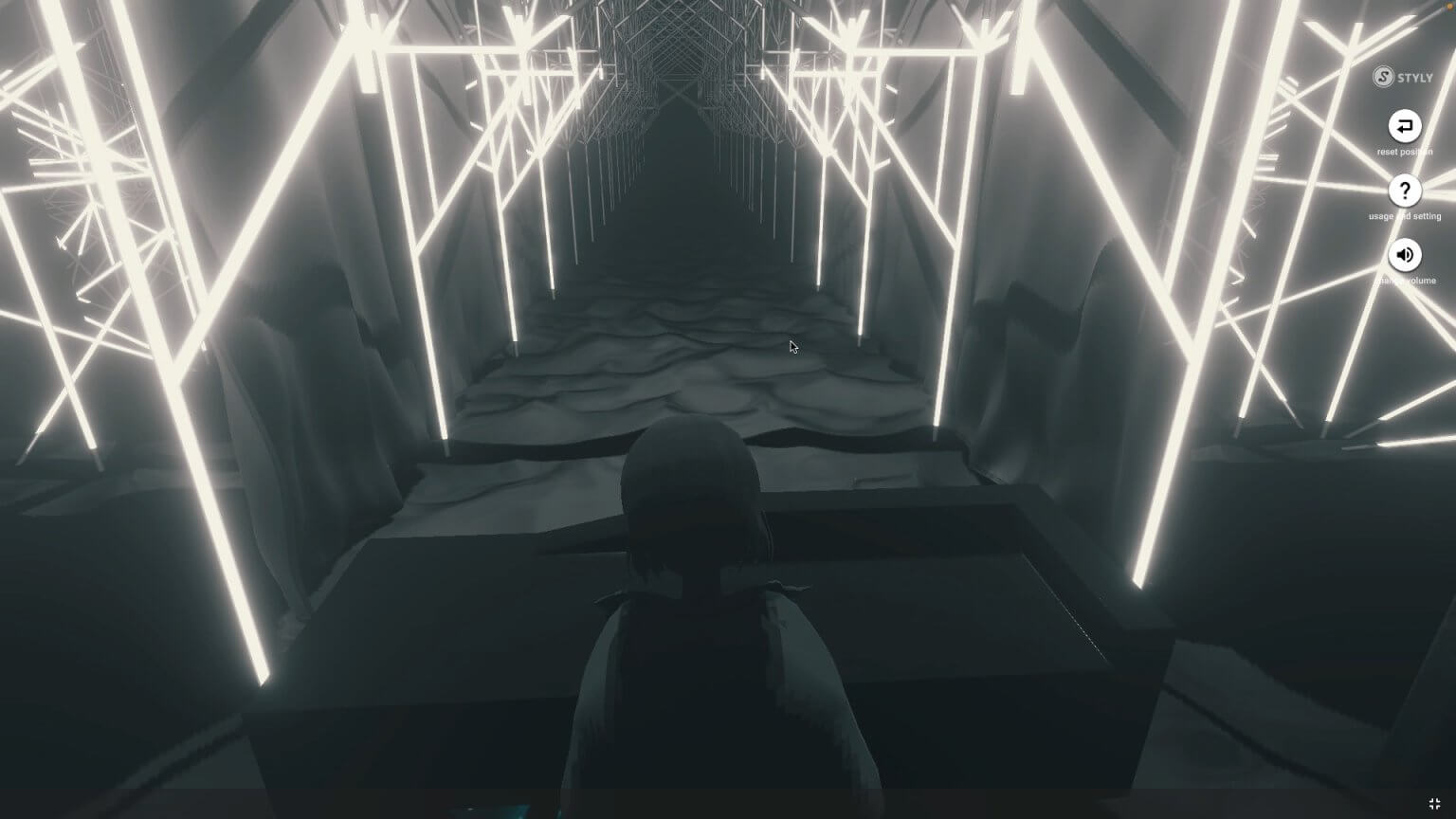The width and height of the screenshot is (1456, 819).
Task: Click the 'usage and setting' label text
Action: click(1404, 216)
